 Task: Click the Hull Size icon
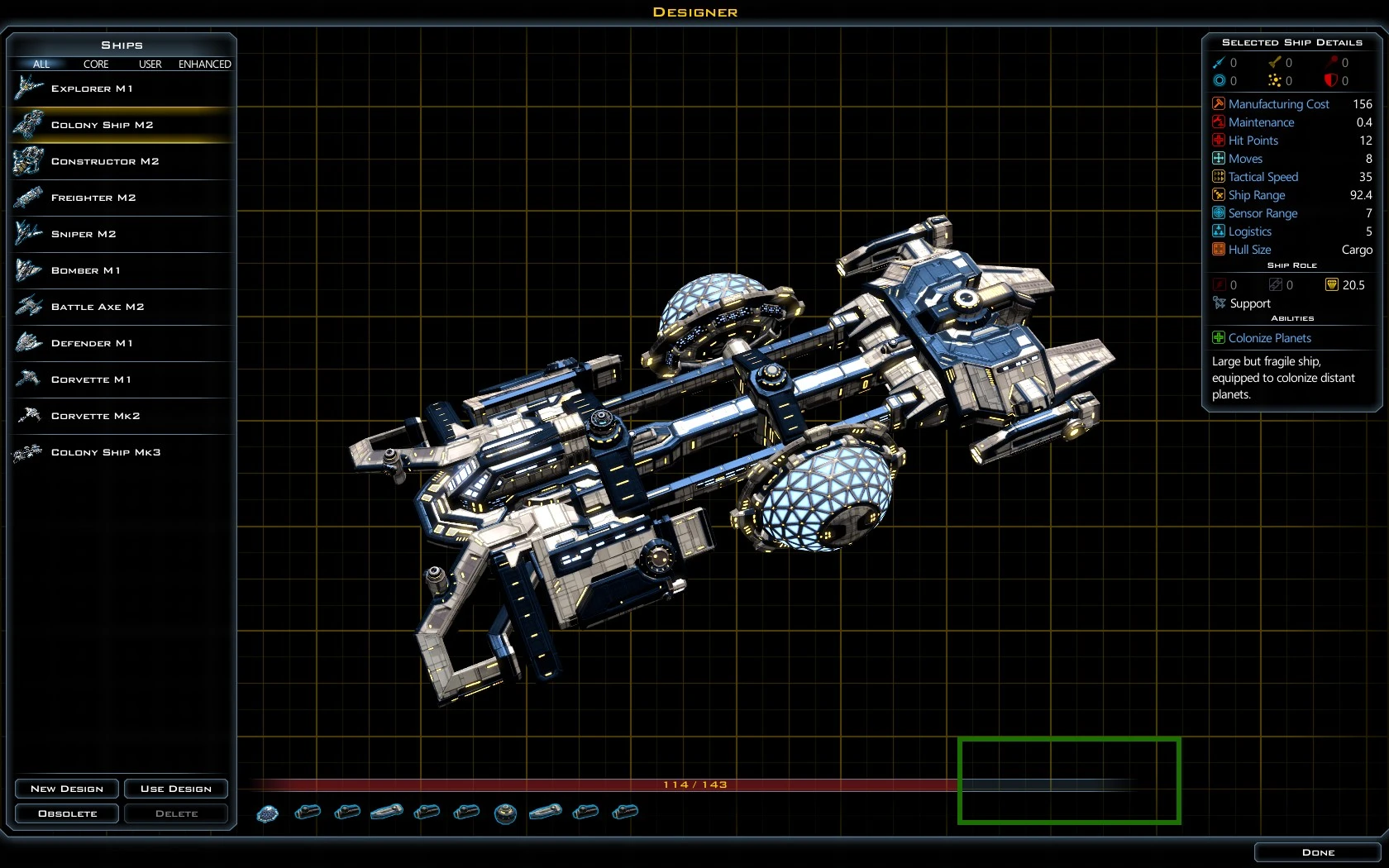(1219, 250)
